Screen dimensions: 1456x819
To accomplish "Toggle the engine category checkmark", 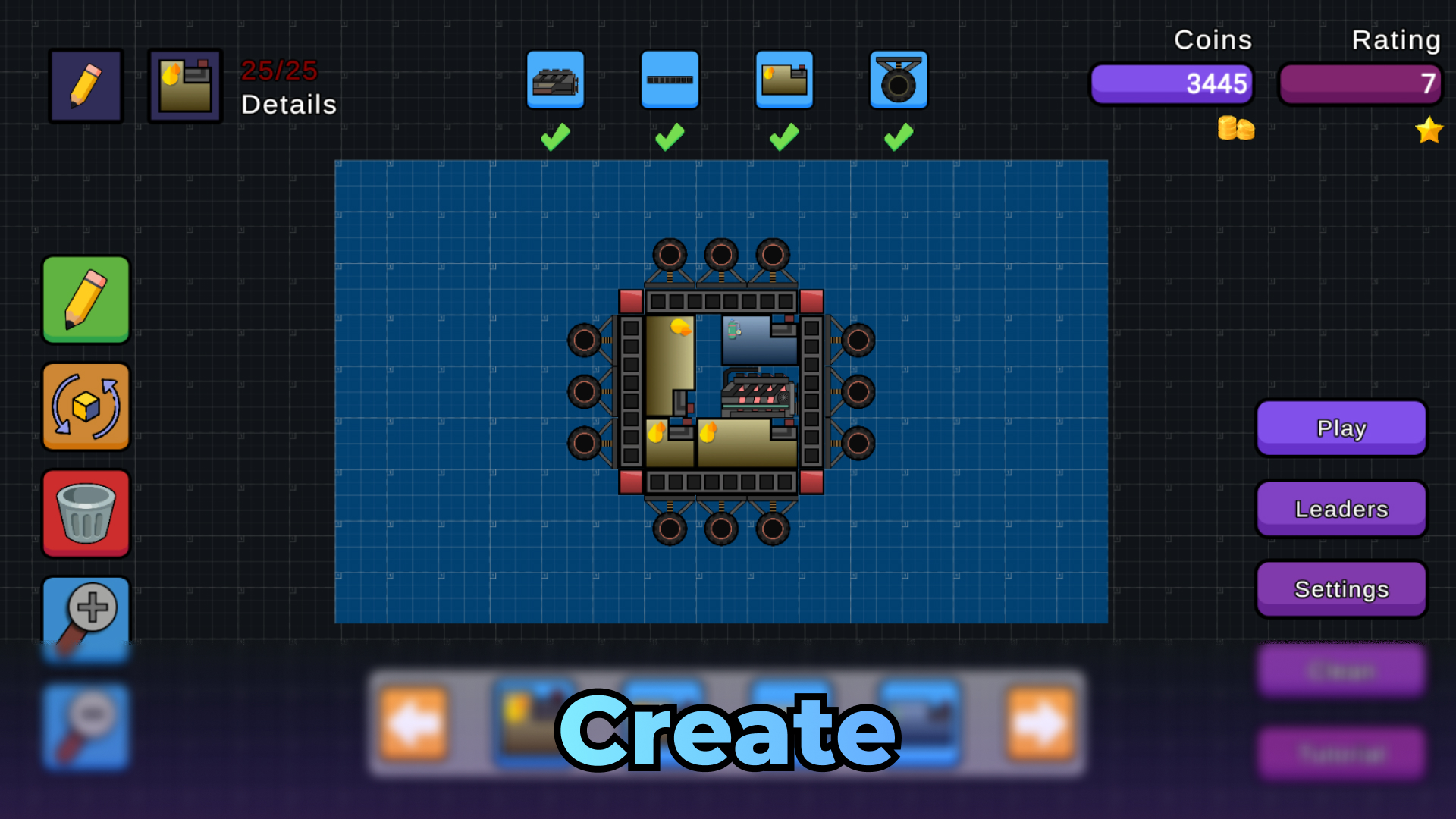I will pos(554,135).
